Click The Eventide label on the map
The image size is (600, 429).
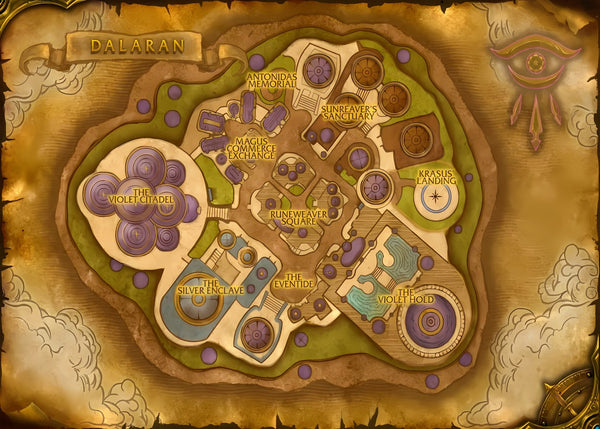click(300, 280)
